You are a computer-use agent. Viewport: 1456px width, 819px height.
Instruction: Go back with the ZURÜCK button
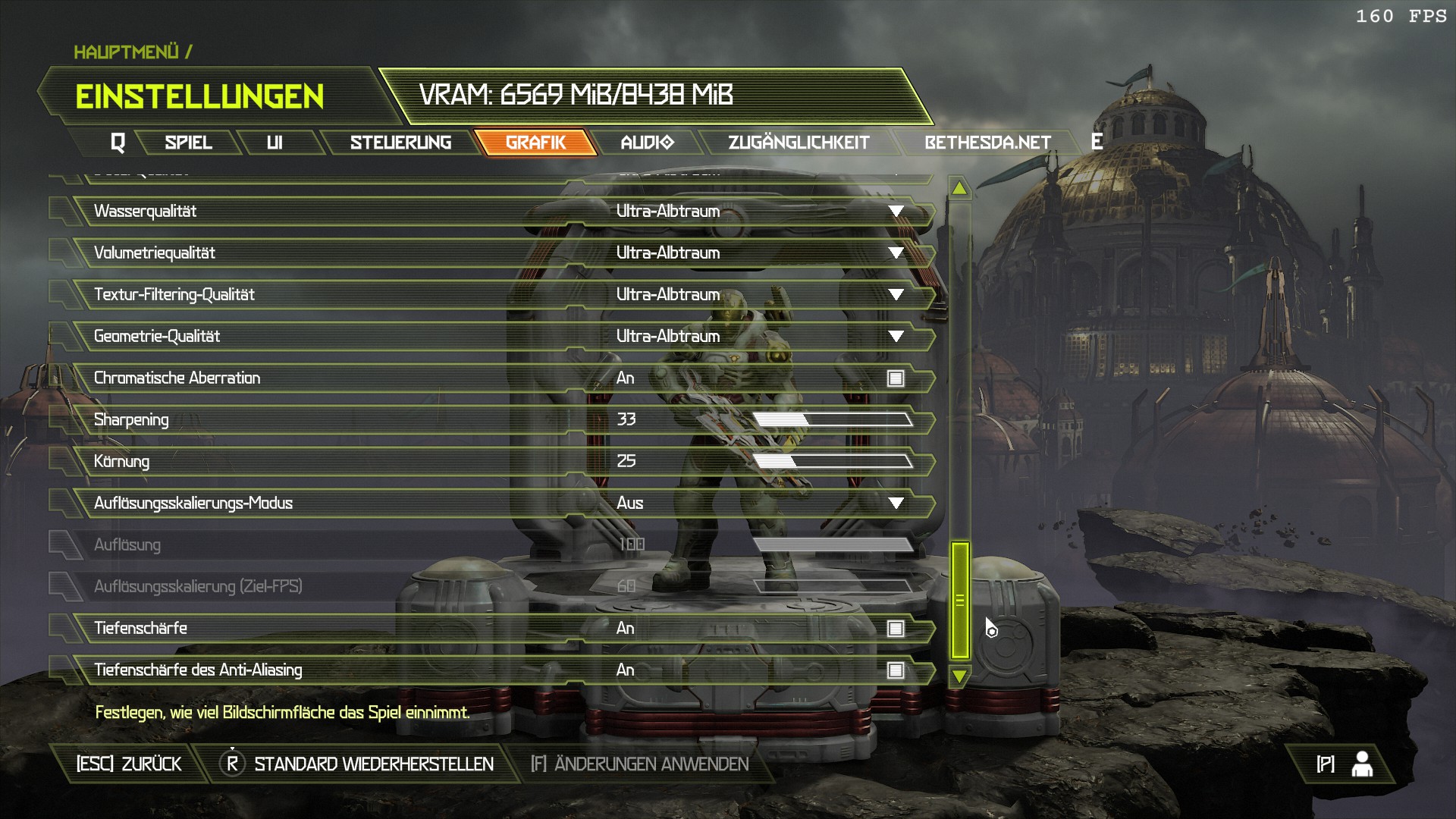(129, 764)
